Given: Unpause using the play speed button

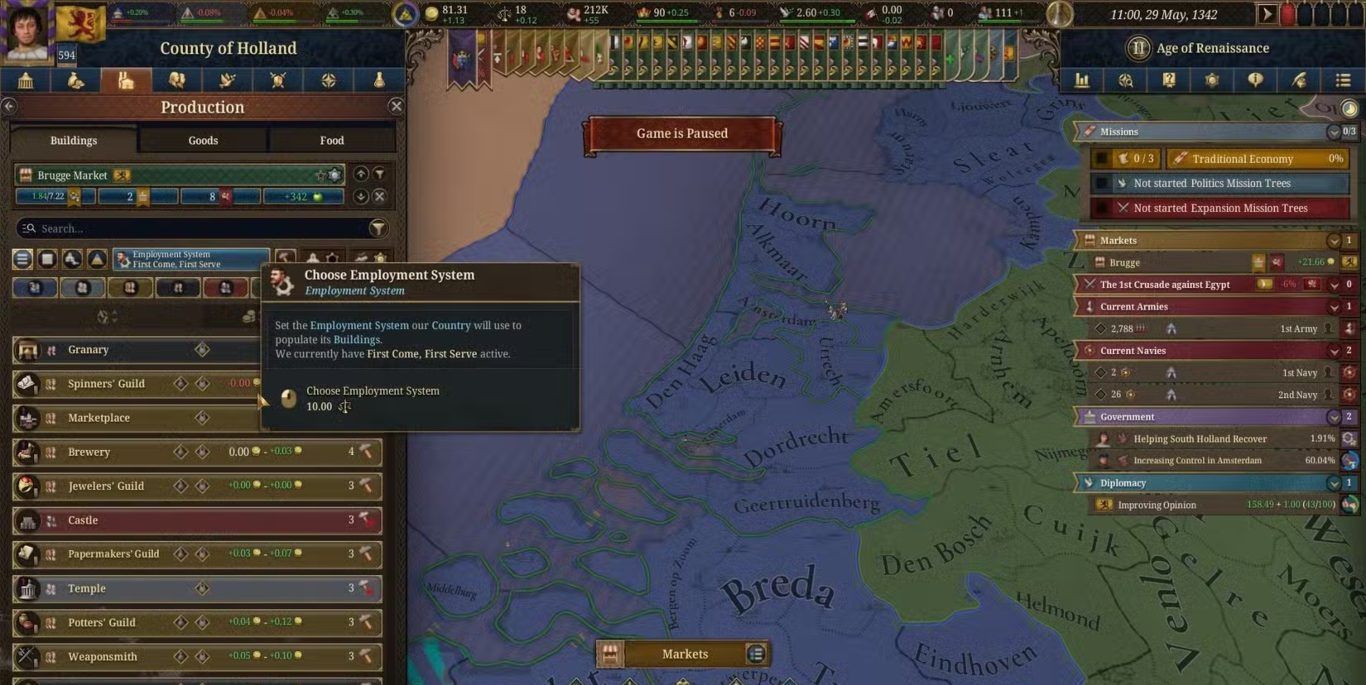Looking at the screenshot, I should coord(1267,15).
